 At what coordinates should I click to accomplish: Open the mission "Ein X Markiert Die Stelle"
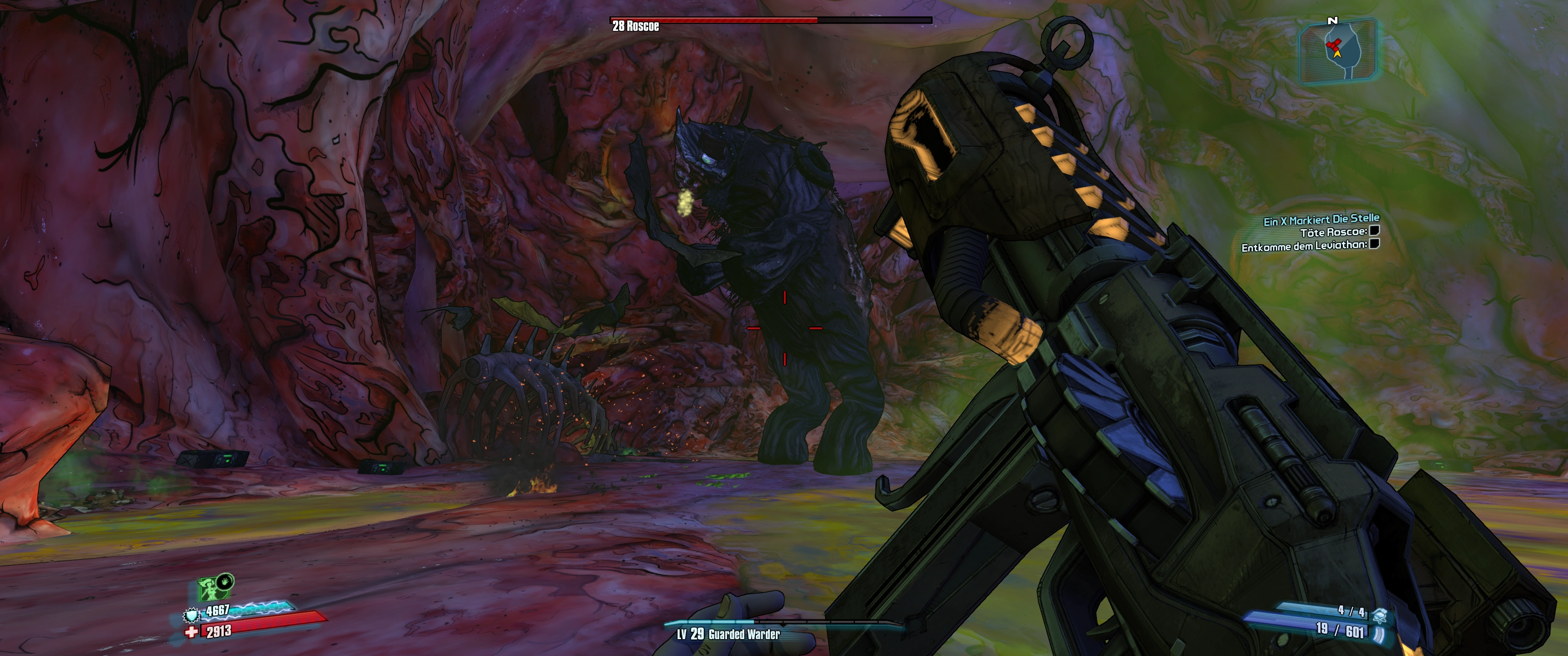click(x=1321, y=220)
